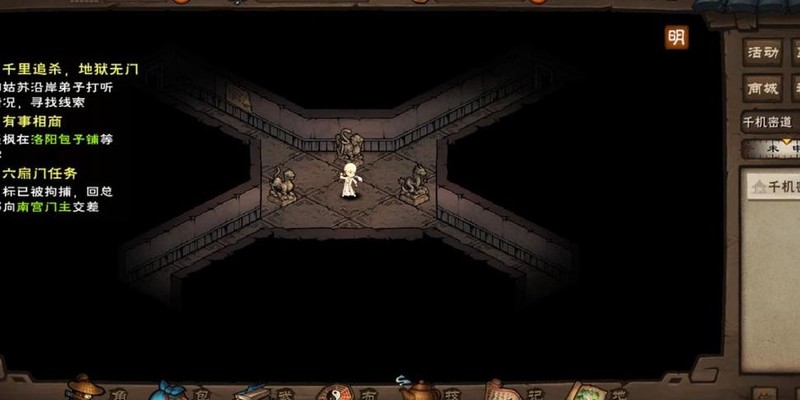Open the 商城 shop
Viewport: 800px width, 400px height.
click(x=762, y=88)
